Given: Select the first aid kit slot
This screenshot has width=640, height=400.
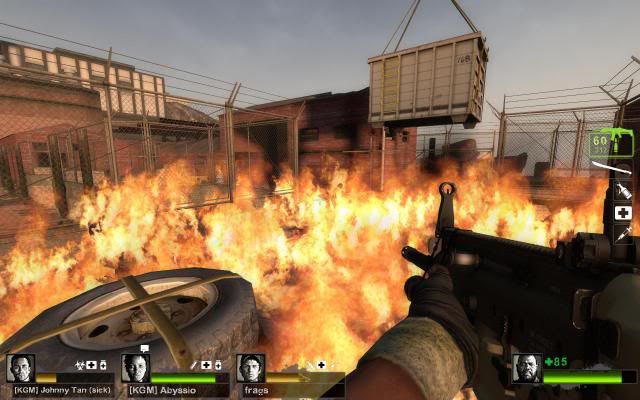Looking at the screenshot, I should pyautogui.click(x=622, y=213).
